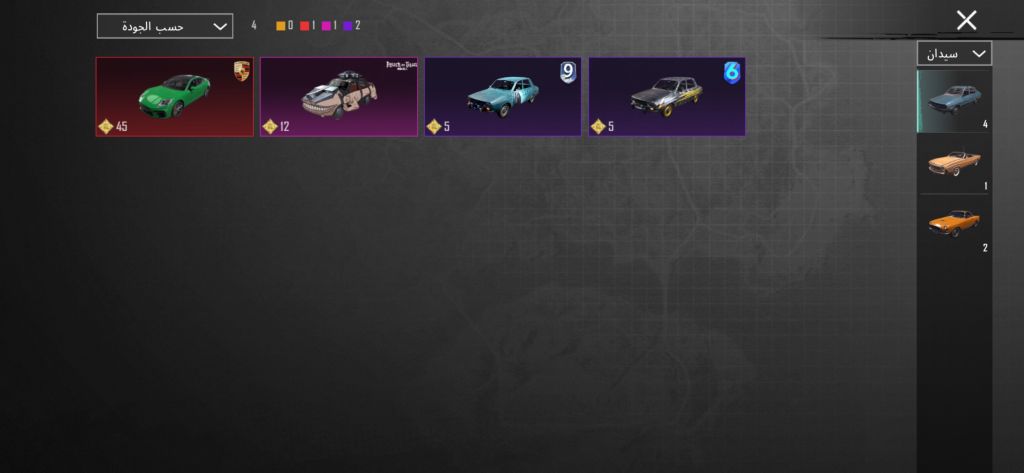The image size is (1024, 473).
Task: Open the sedan vehicle type dropdown
Action: (953, 53)
